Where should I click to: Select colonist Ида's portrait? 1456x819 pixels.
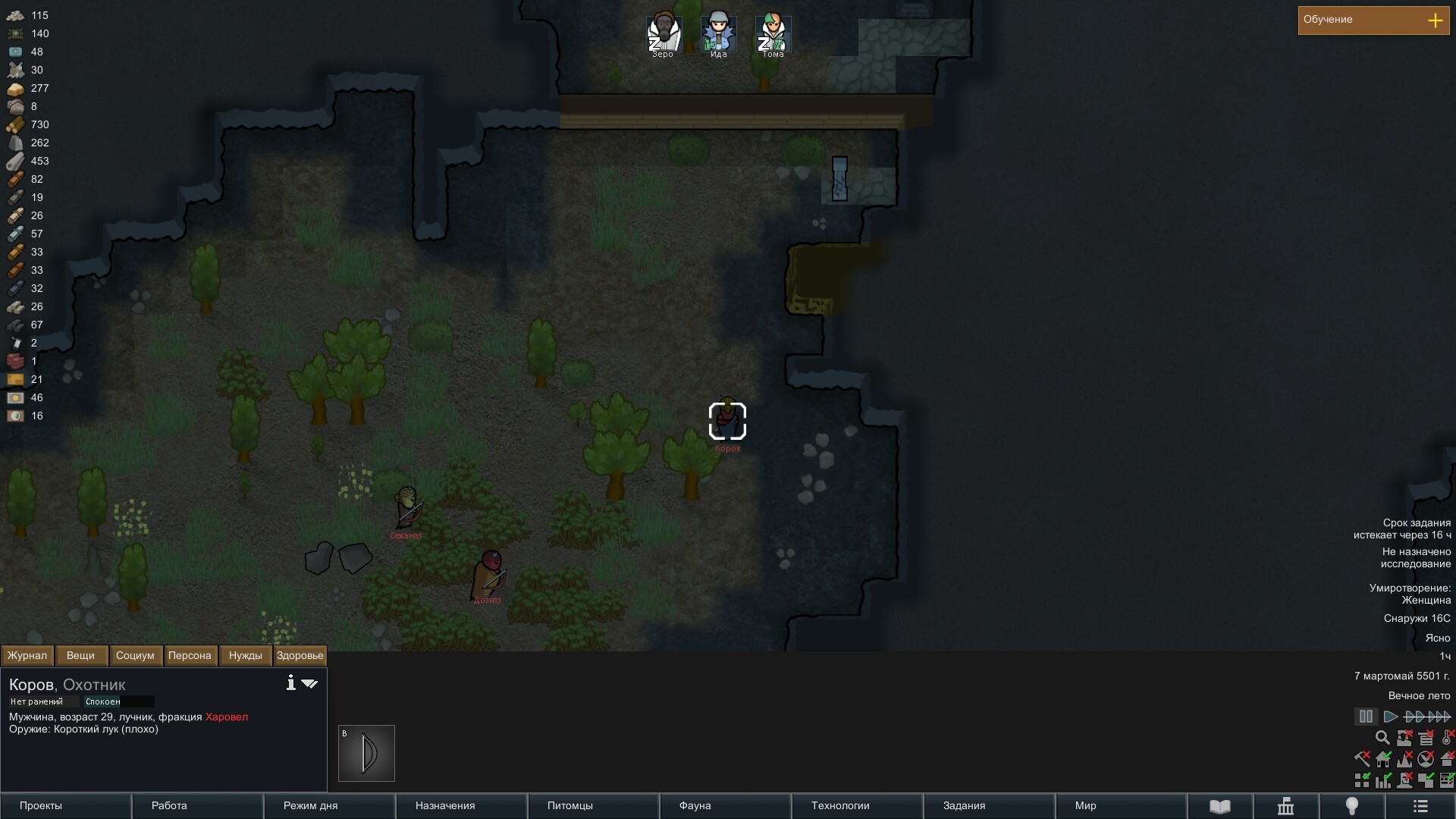718,33
